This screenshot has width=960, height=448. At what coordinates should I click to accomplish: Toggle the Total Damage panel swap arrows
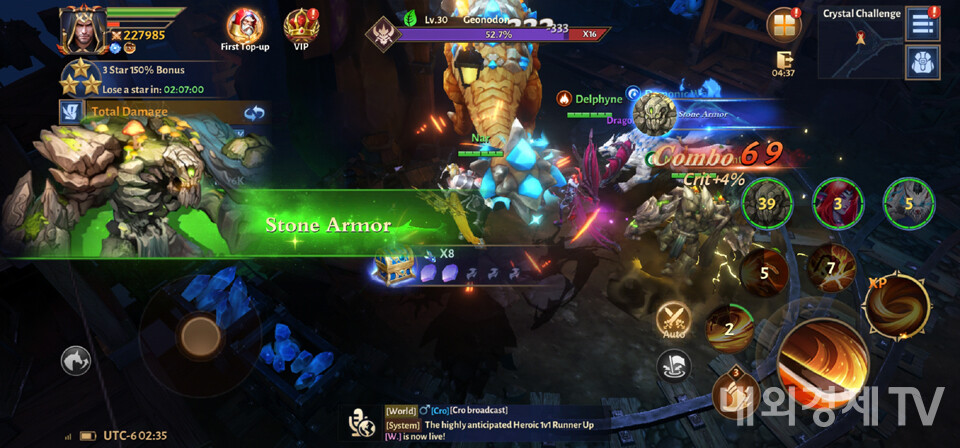[254, 112]
